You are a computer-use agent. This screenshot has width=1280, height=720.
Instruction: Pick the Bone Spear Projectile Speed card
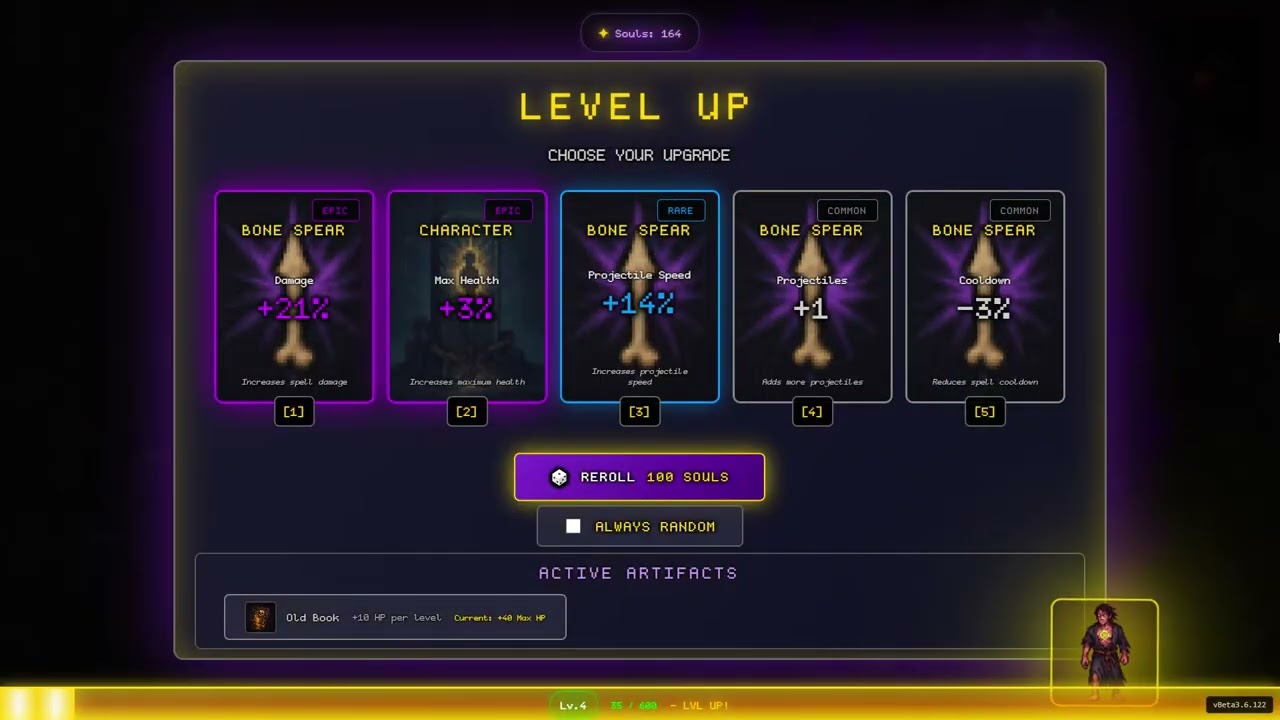pos(640,297)
